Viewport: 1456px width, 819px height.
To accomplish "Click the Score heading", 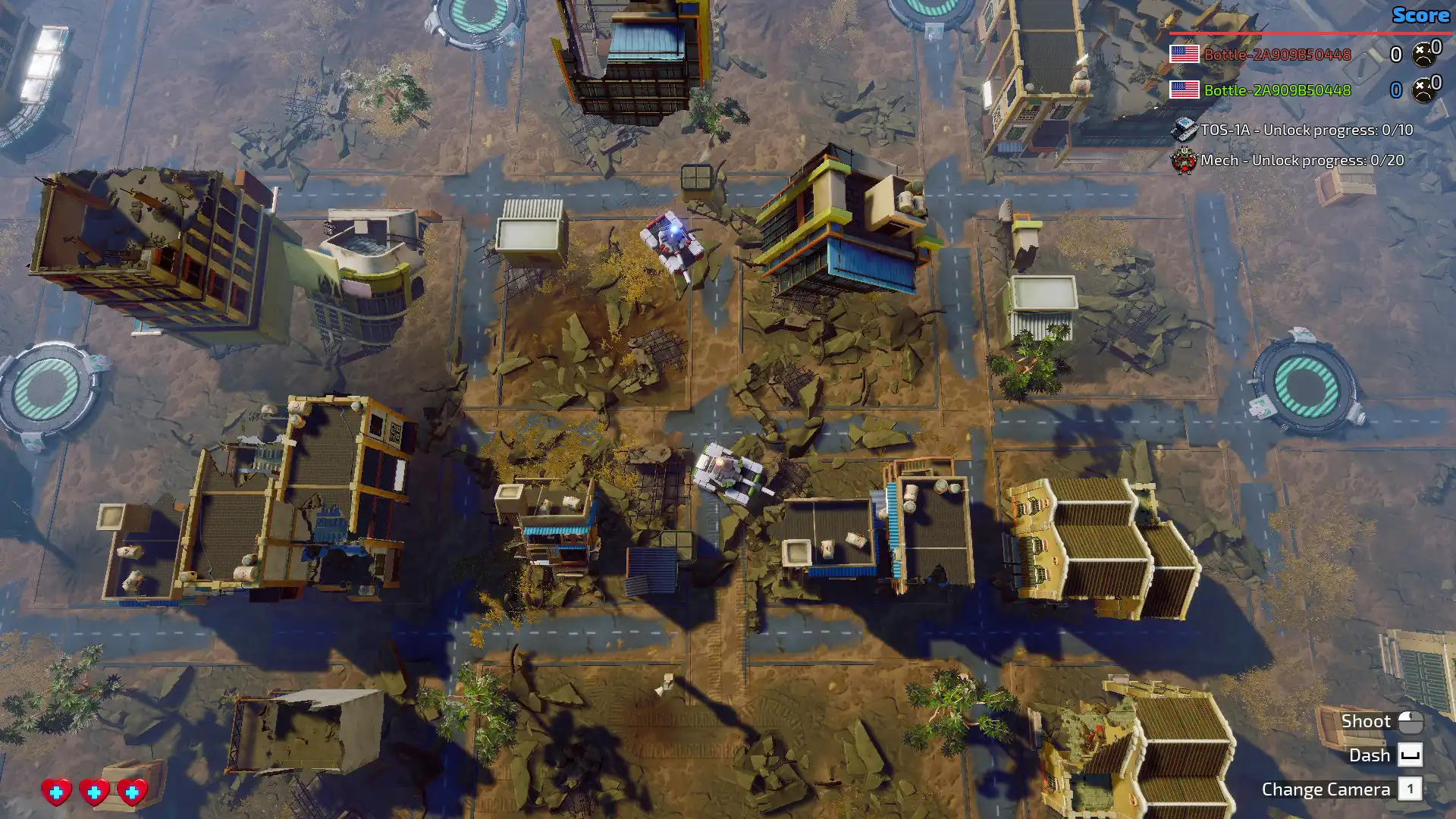I will 1421,15.
